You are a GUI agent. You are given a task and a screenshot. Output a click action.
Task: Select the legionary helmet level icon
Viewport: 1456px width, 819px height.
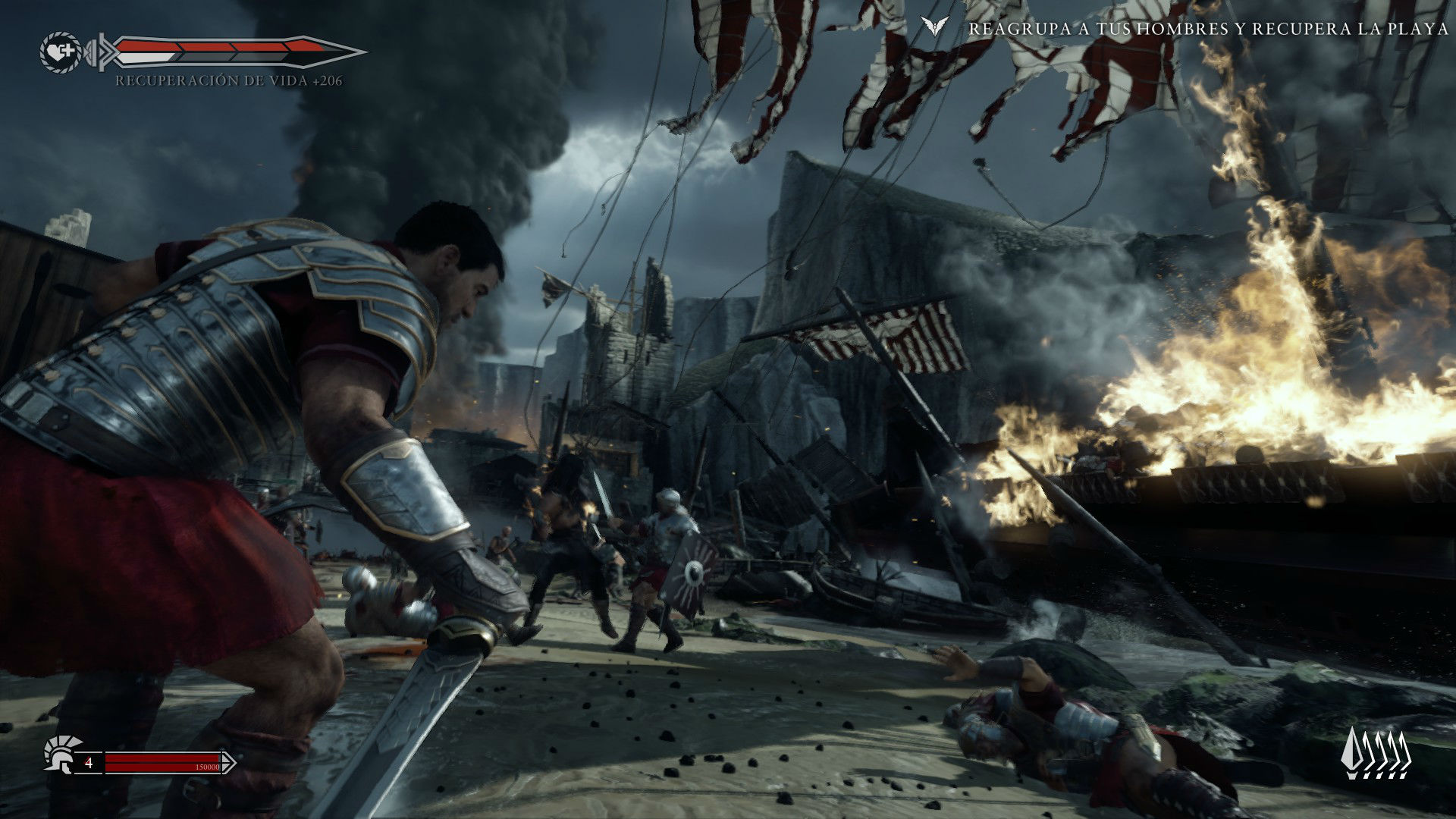point(59,755)
